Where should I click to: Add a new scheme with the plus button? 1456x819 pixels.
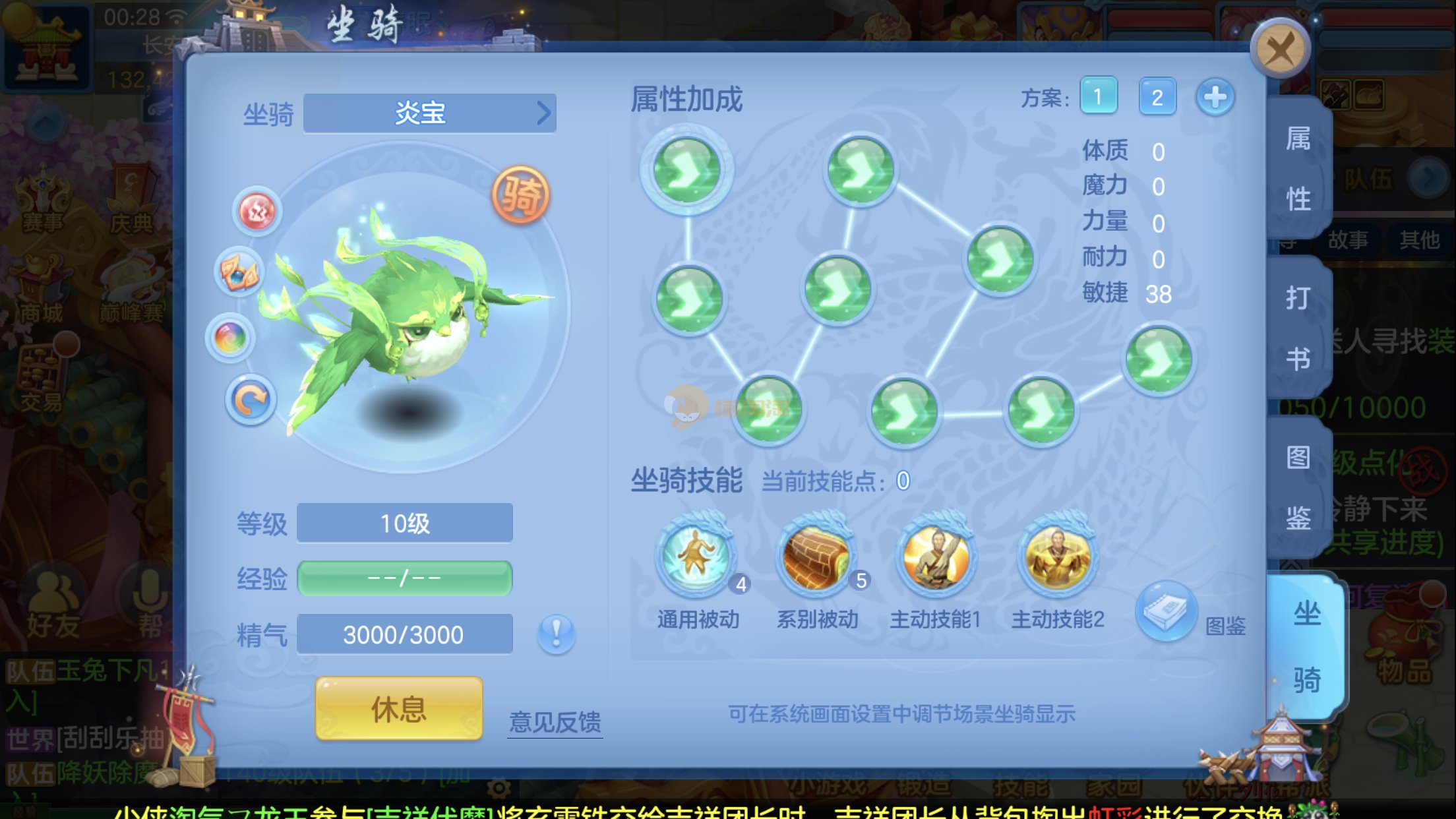point(1215,97)
